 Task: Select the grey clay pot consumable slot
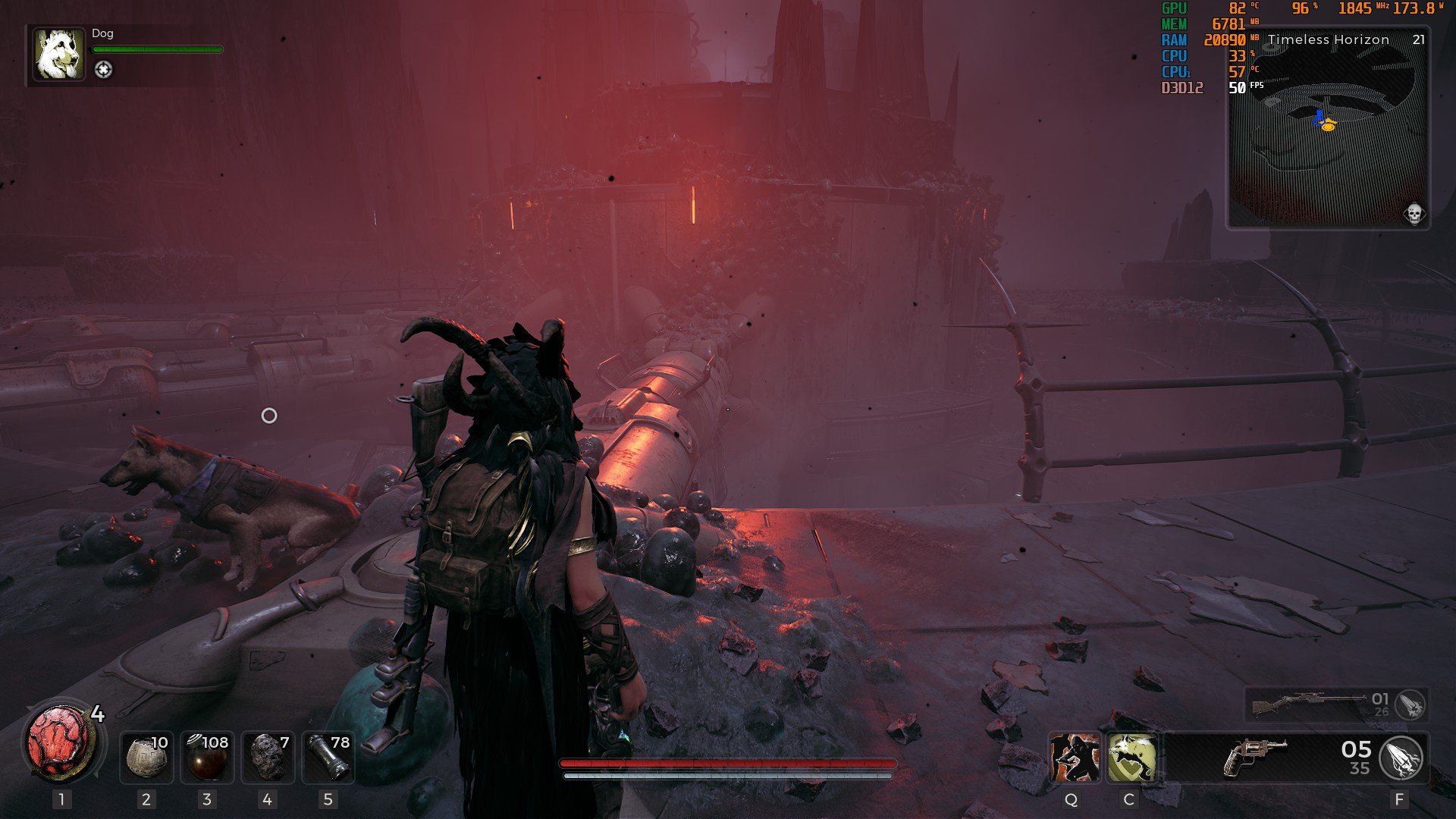coord(146,757)
